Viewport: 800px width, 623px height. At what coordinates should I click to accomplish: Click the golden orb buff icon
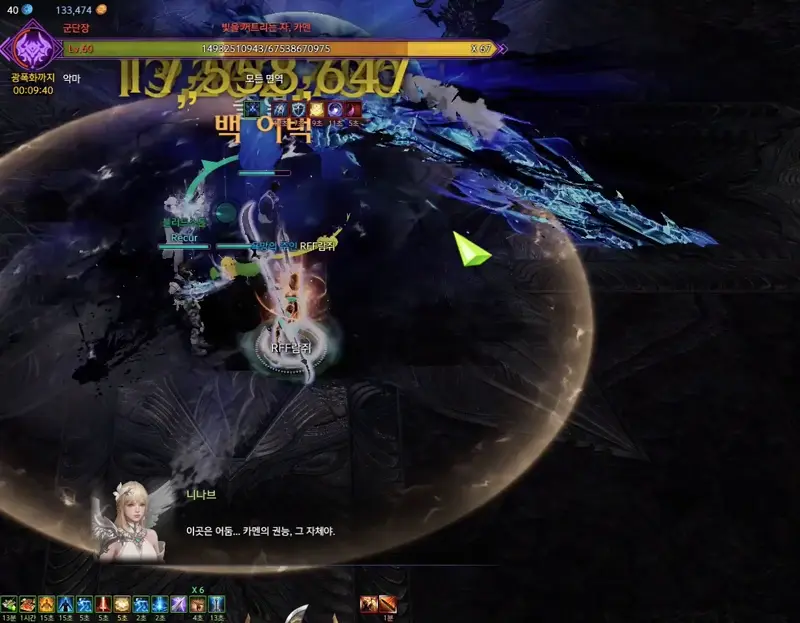click(122, 604)
